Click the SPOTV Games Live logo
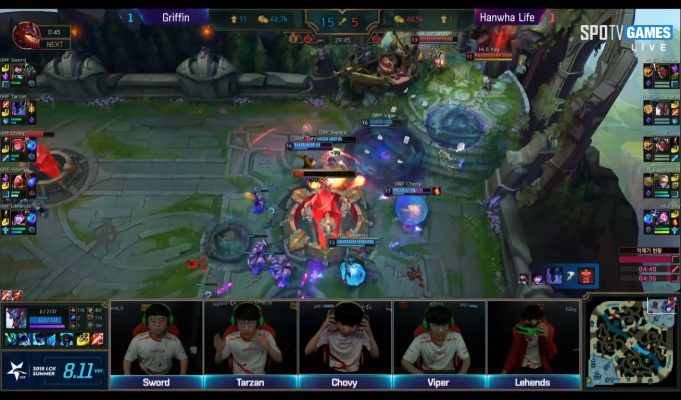The height and width of the screenshot is (400, 681). tap(625, 35)
